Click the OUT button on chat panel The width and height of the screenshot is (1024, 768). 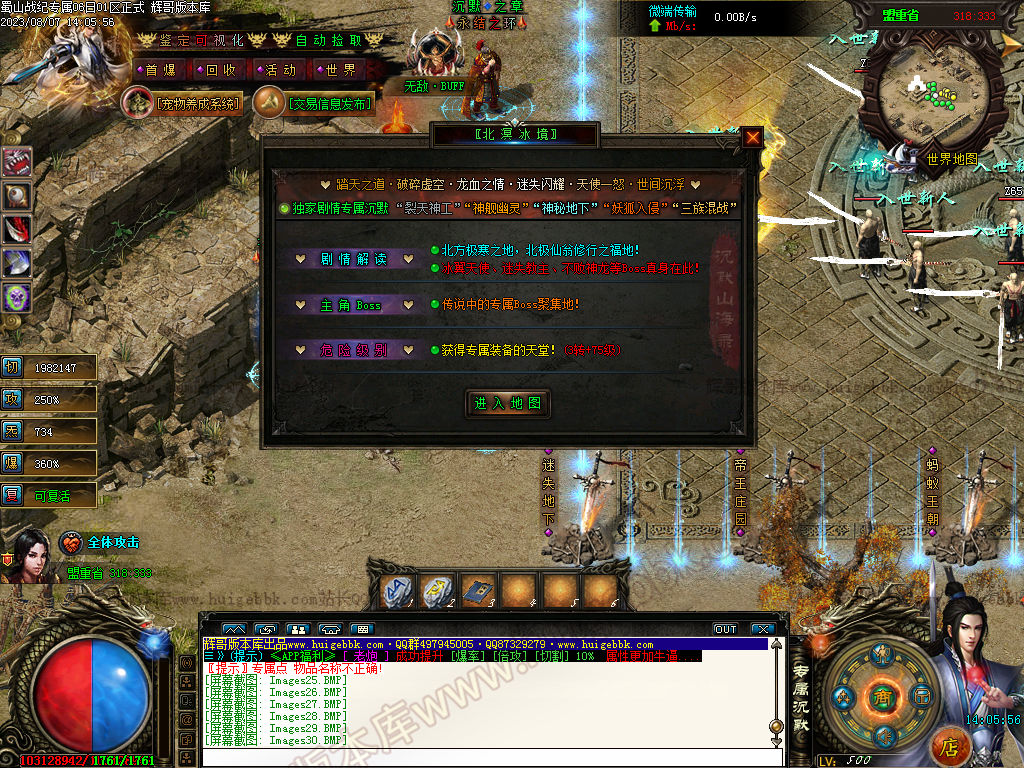pos(725,629)
